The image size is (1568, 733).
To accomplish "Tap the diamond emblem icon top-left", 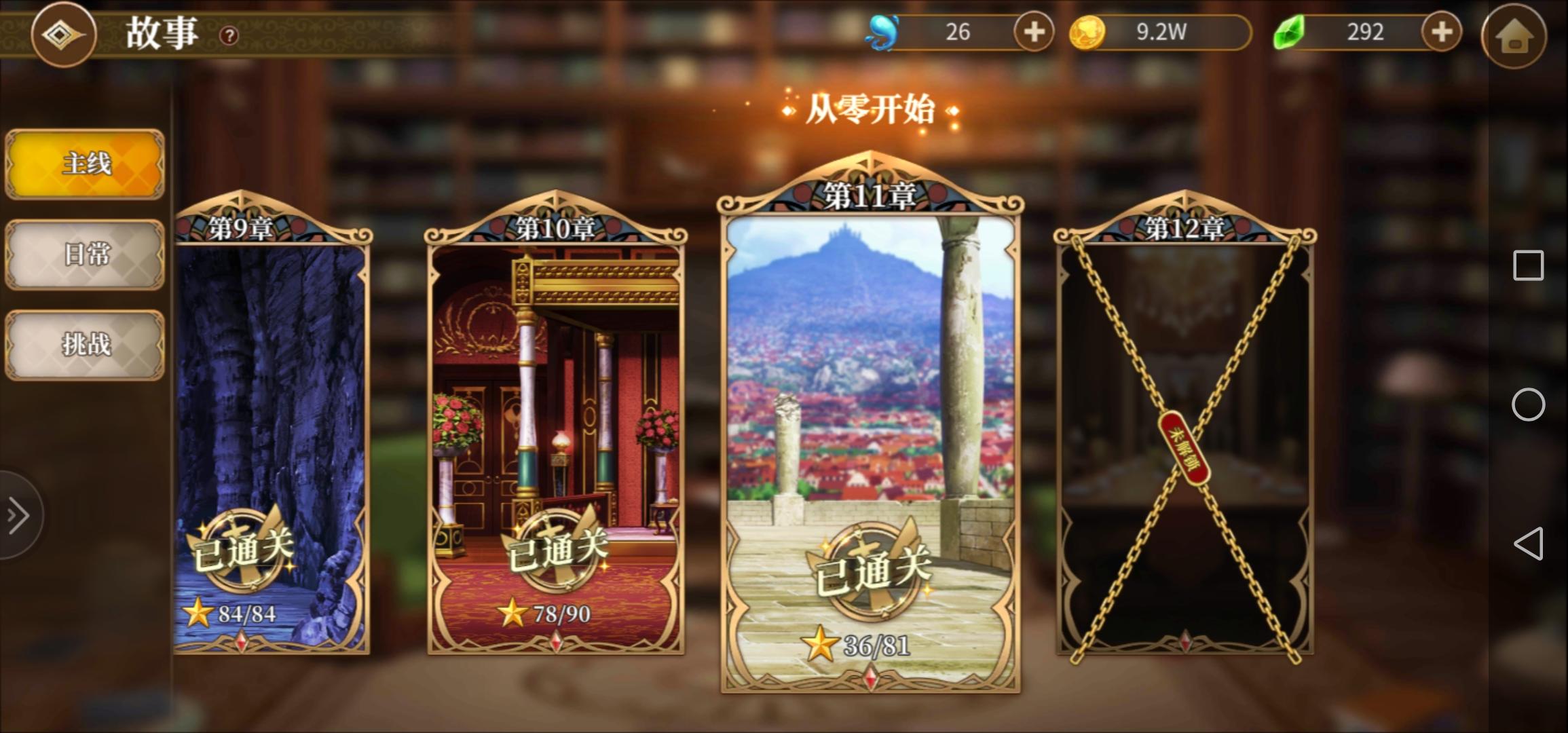I will coord(64,35).
